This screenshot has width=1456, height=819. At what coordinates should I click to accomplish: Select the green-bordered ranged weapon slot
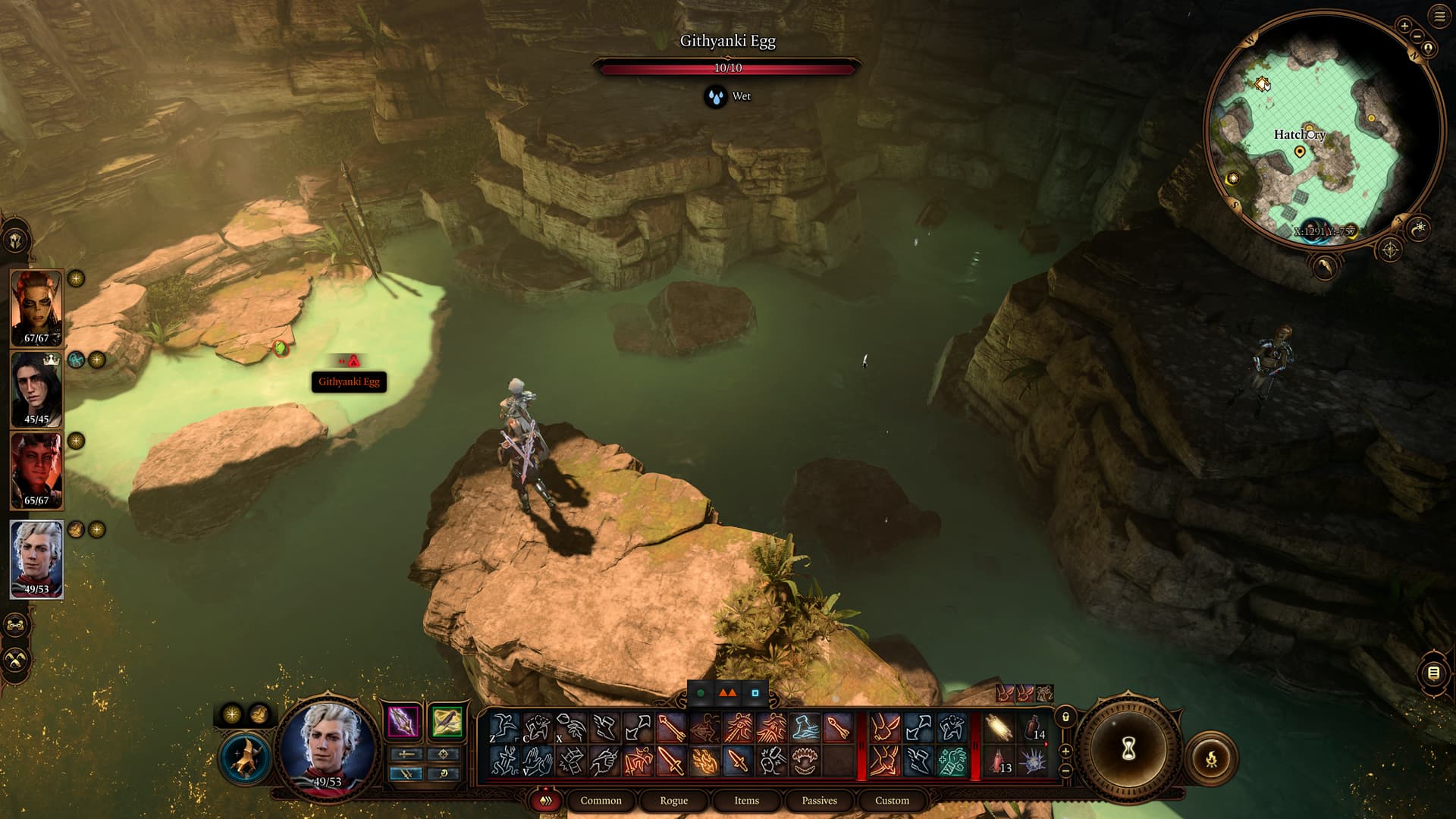pyautogui.click(x=447, y=721)
